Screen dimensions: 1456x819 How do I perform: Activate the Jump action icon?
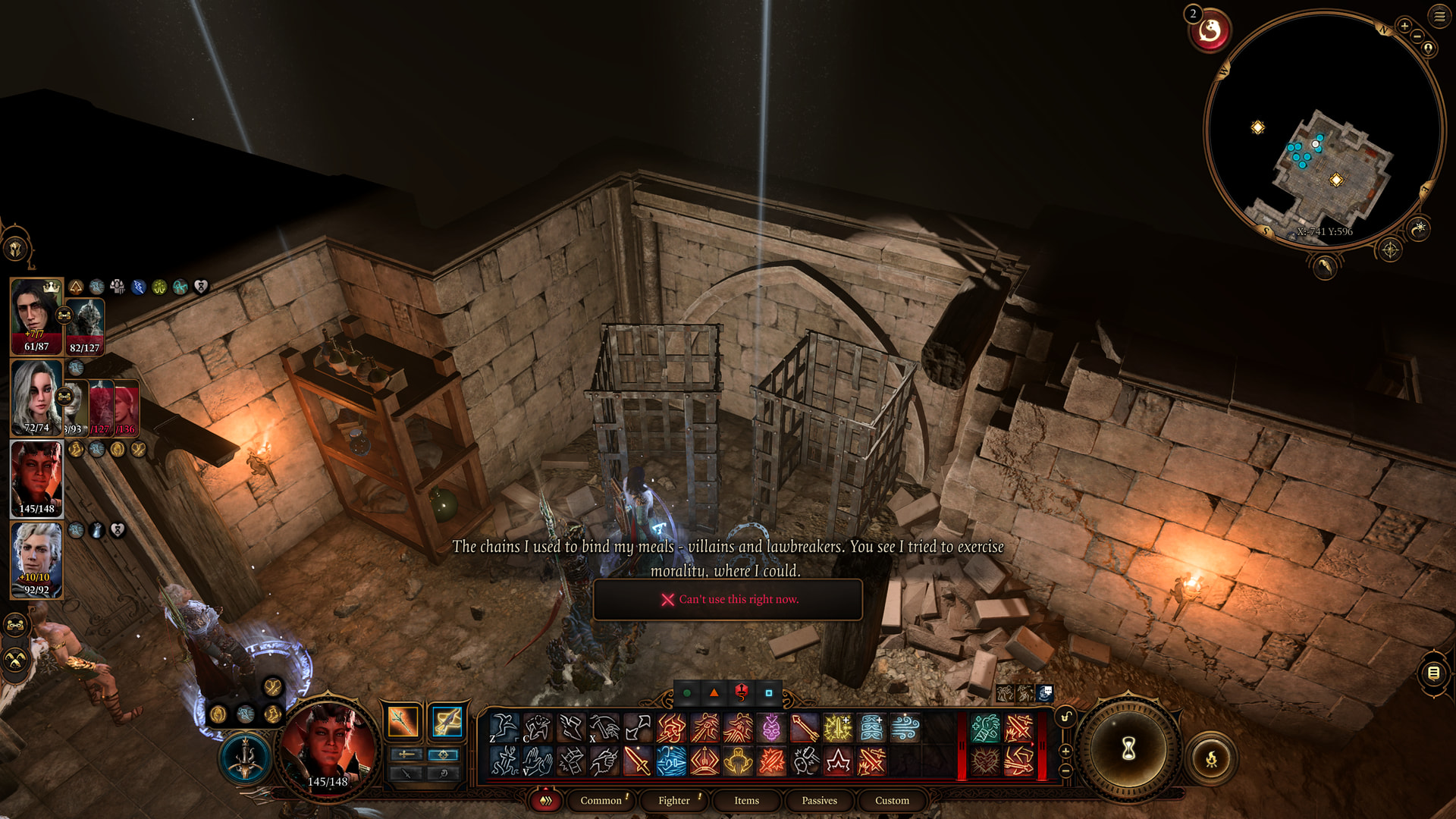tap(504, 728)
